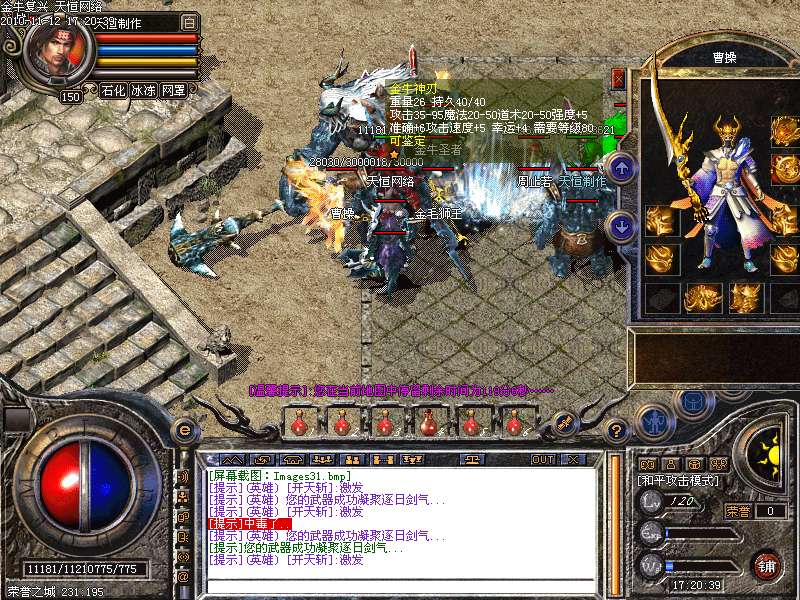Click the round e button beside chat

(x=184, y=430)
